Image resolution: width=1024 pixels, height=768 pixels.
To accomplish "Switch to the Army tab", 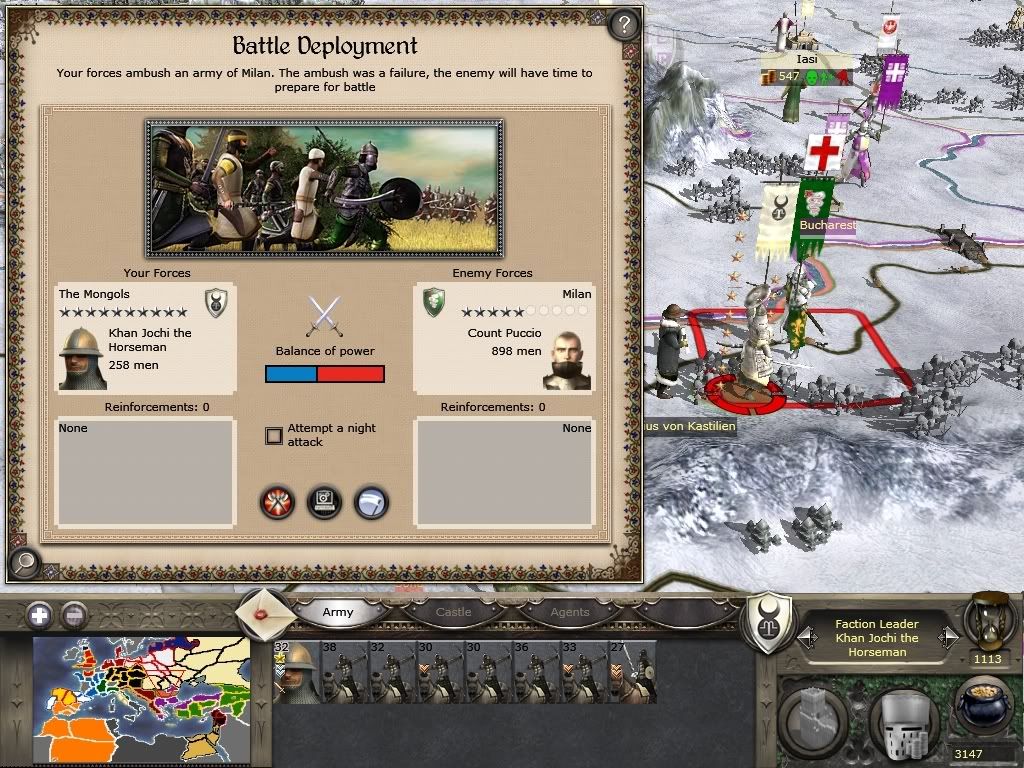I will (x=338, y=612).
